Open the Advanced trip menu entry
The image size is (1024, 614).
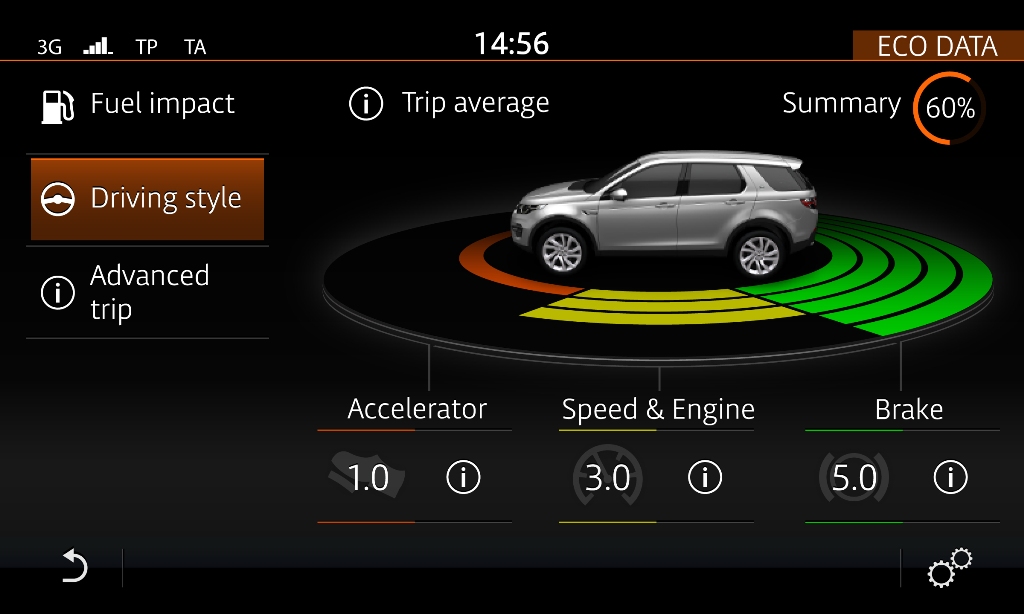click(140, 292)
